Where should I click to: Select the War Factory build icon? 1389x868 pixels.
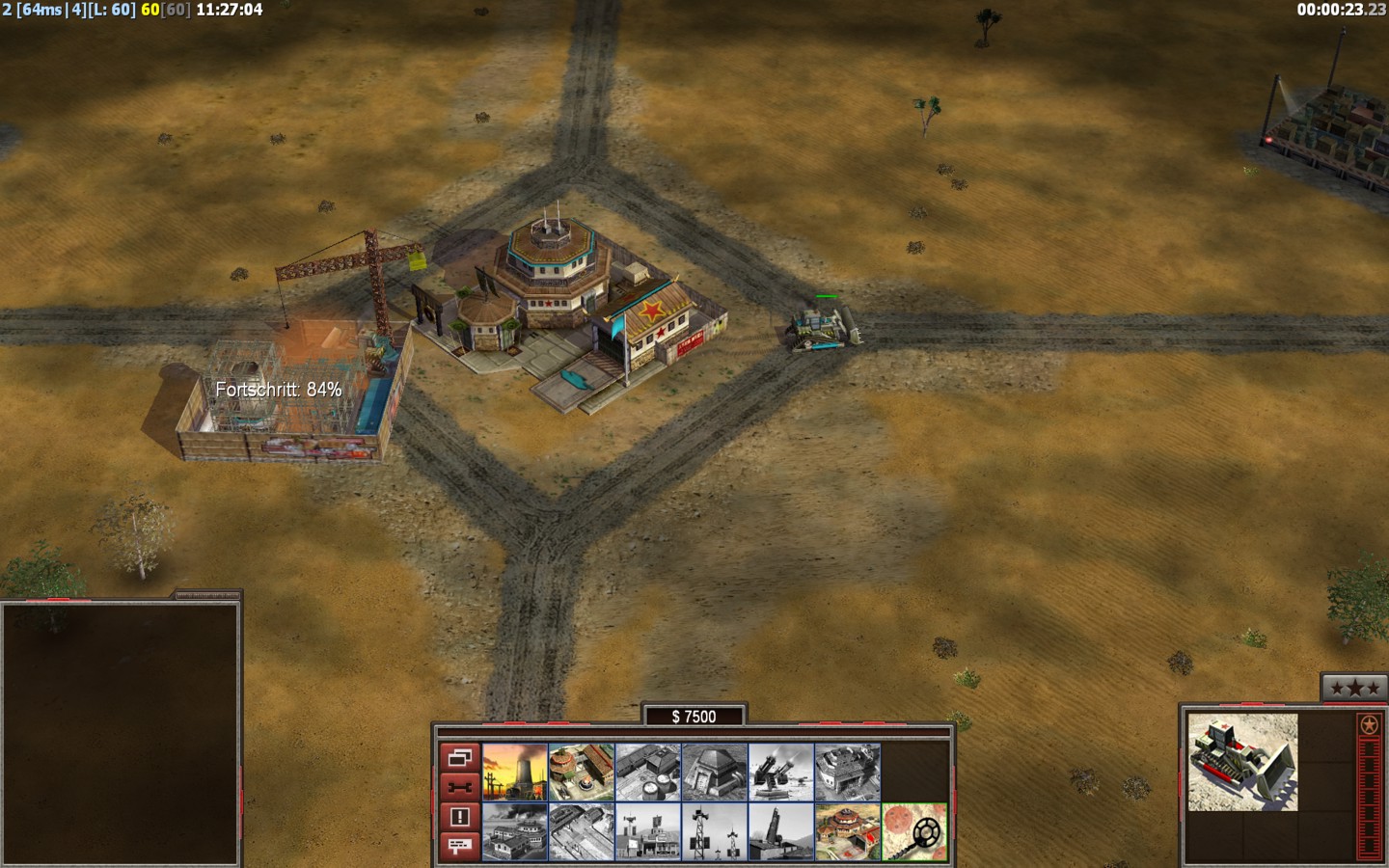point(848,772)
